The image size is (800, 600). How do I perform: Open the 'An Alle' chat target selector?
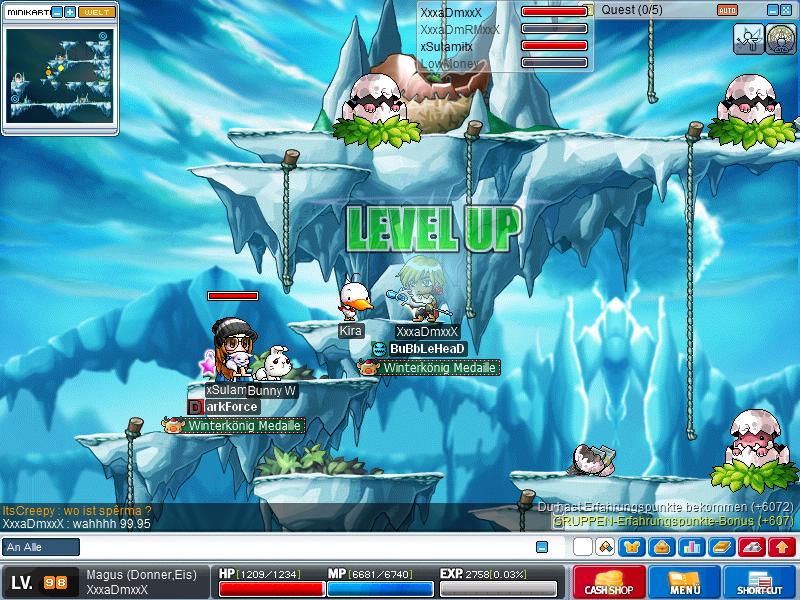click(x=41, y=547)
